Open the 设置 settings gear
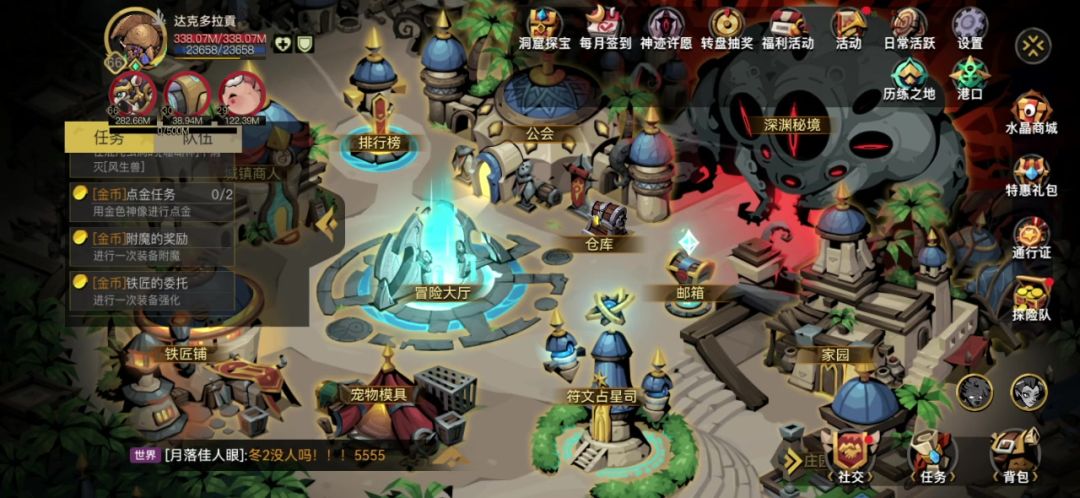The width and height of the screenshot is (1080, 498). click(969, 25)
